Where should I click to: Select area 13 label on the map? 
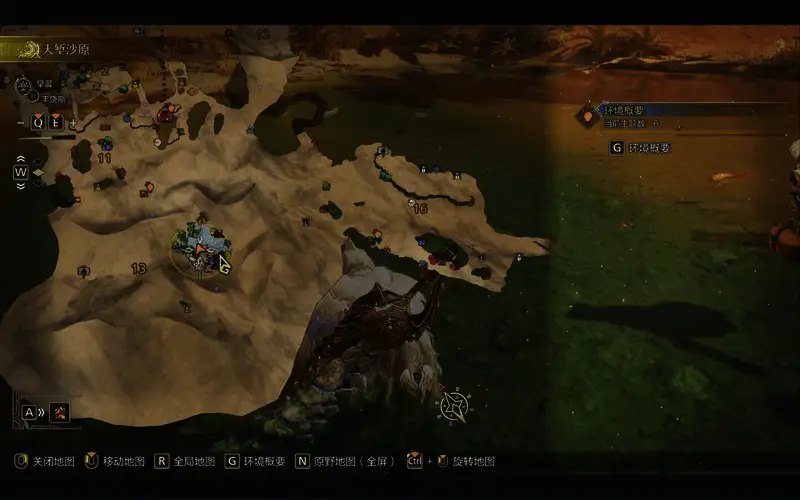tap(138, 268)
